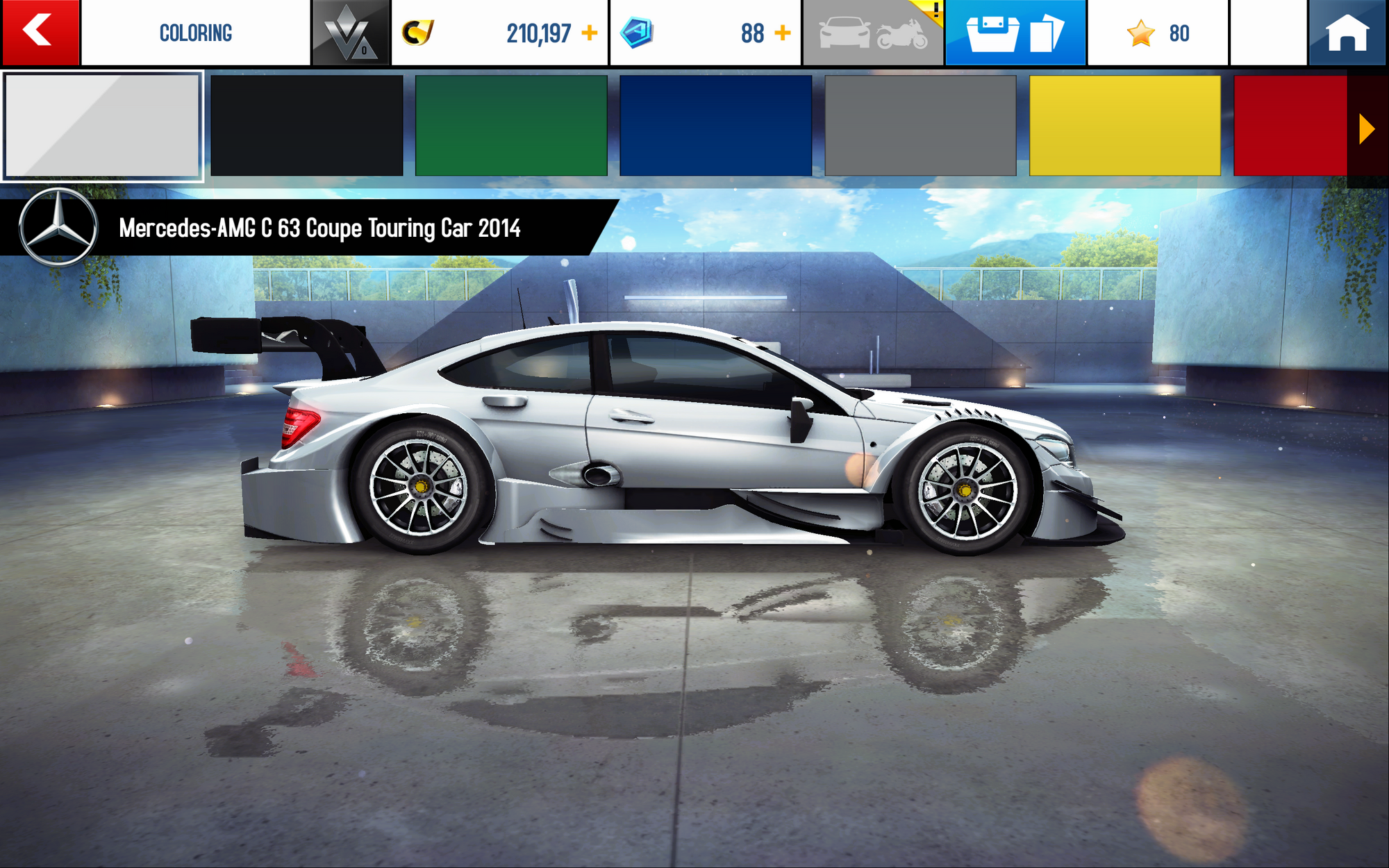Buy more tokens with the plus button
Viewport: 1389px width, 868px height.
click(783, 33)
